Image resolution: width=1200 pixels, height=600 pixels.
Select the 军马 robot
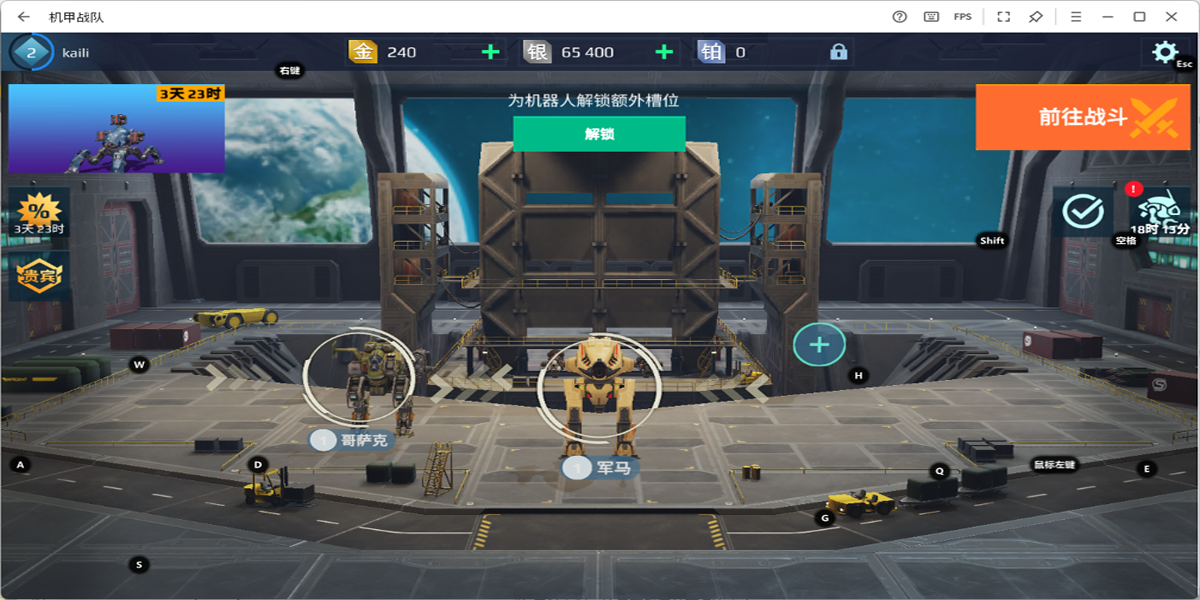tap(597, 388)
